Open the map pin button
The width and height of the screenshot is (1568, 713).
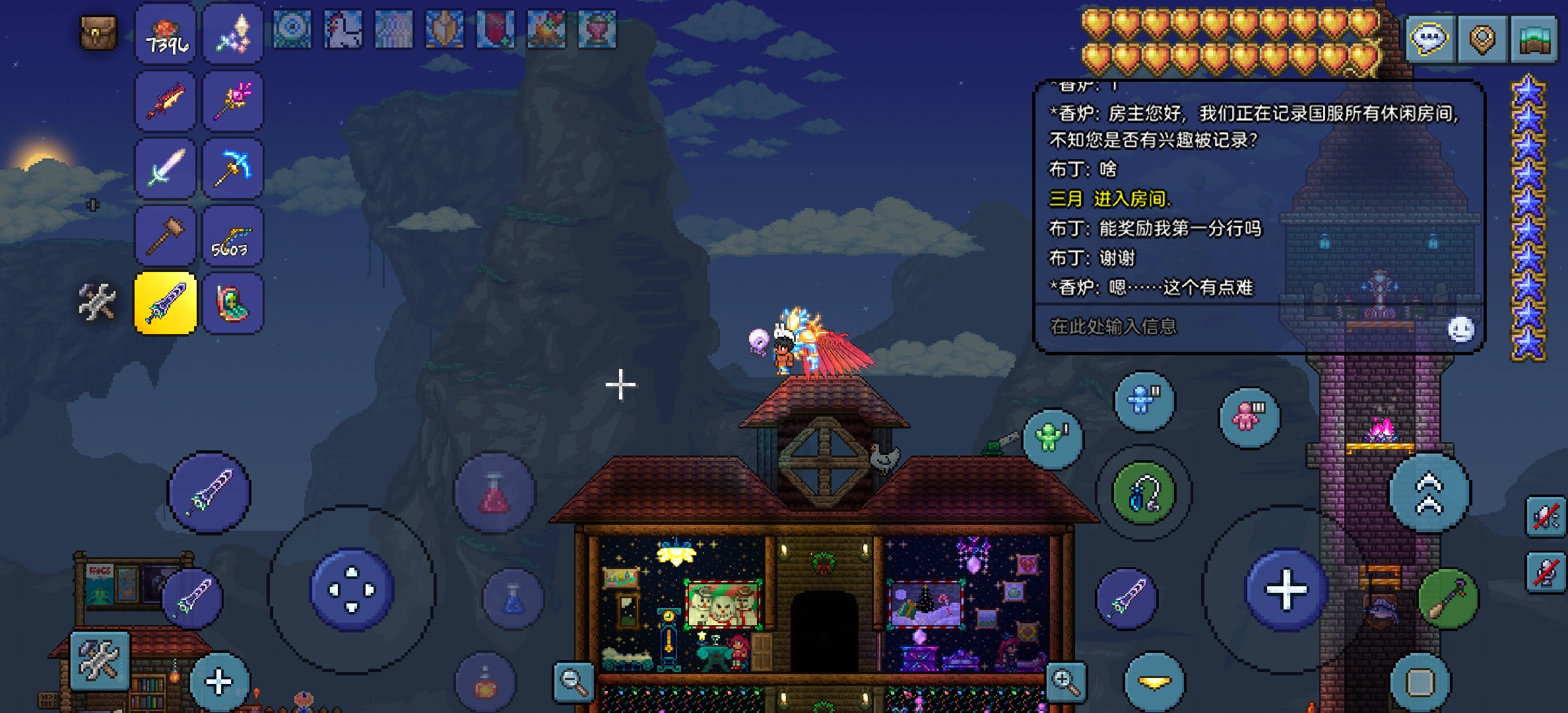[x=1482, y=40]
